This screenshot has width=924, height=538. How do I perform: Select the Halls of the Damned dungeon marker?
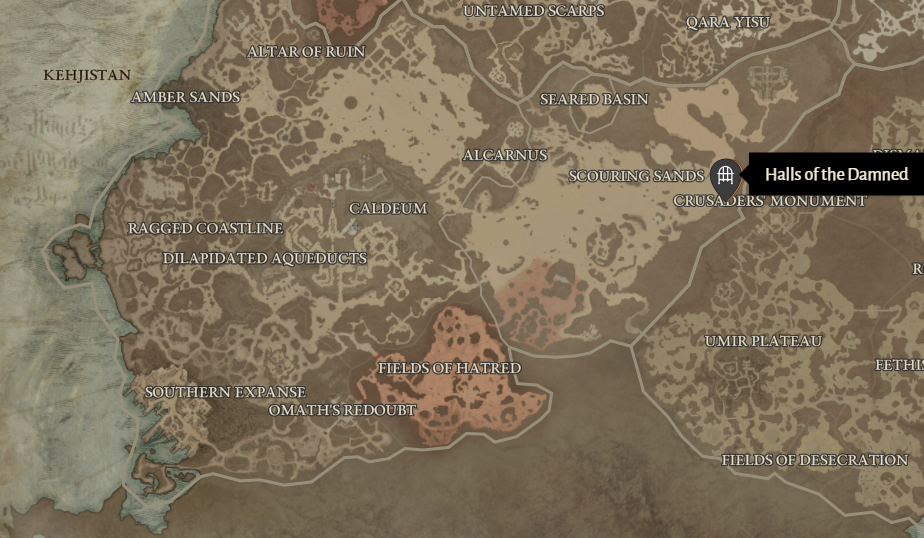pos(726,176)
